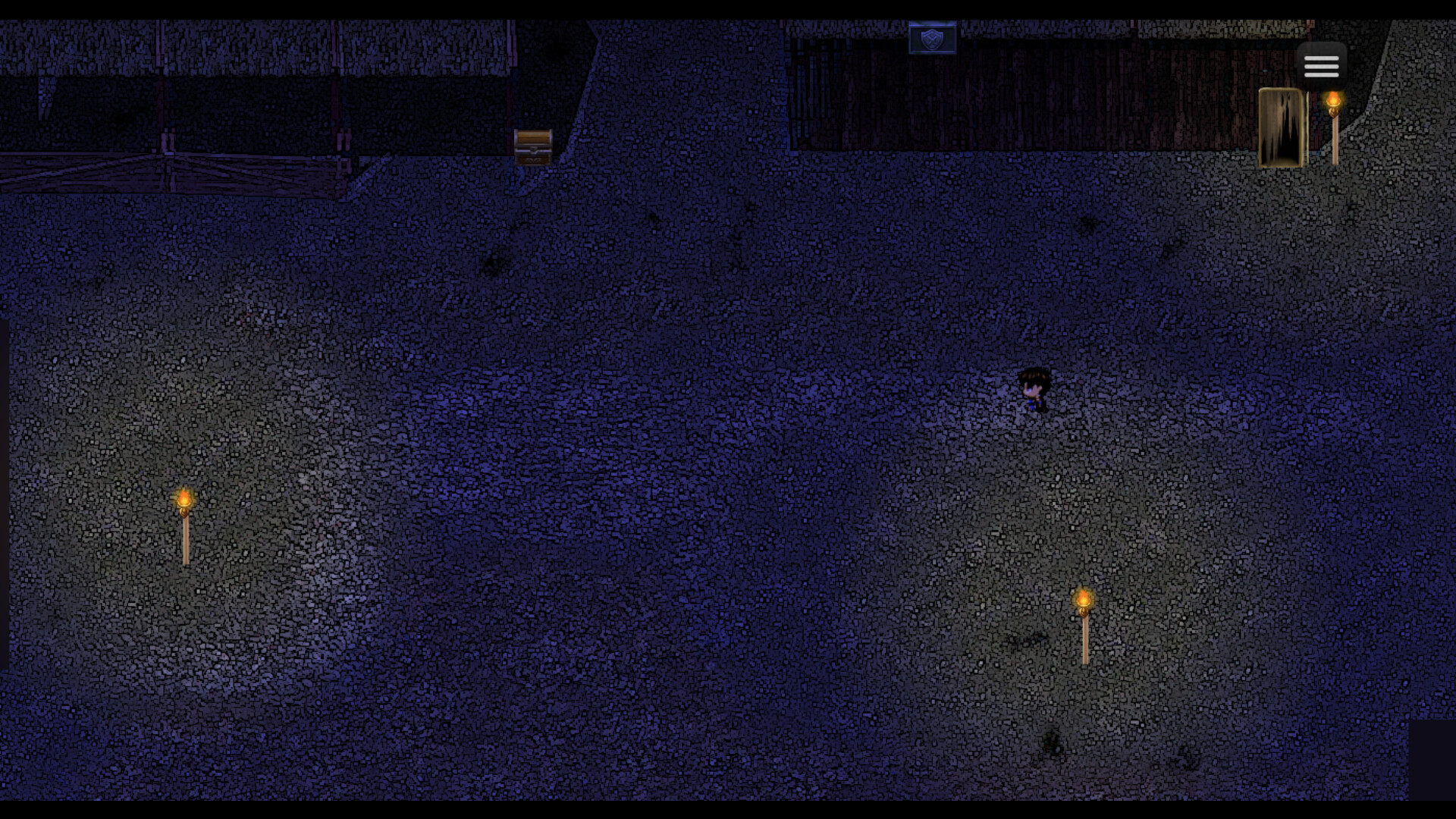Click the orange flame of the door torch

point(1332,99)
